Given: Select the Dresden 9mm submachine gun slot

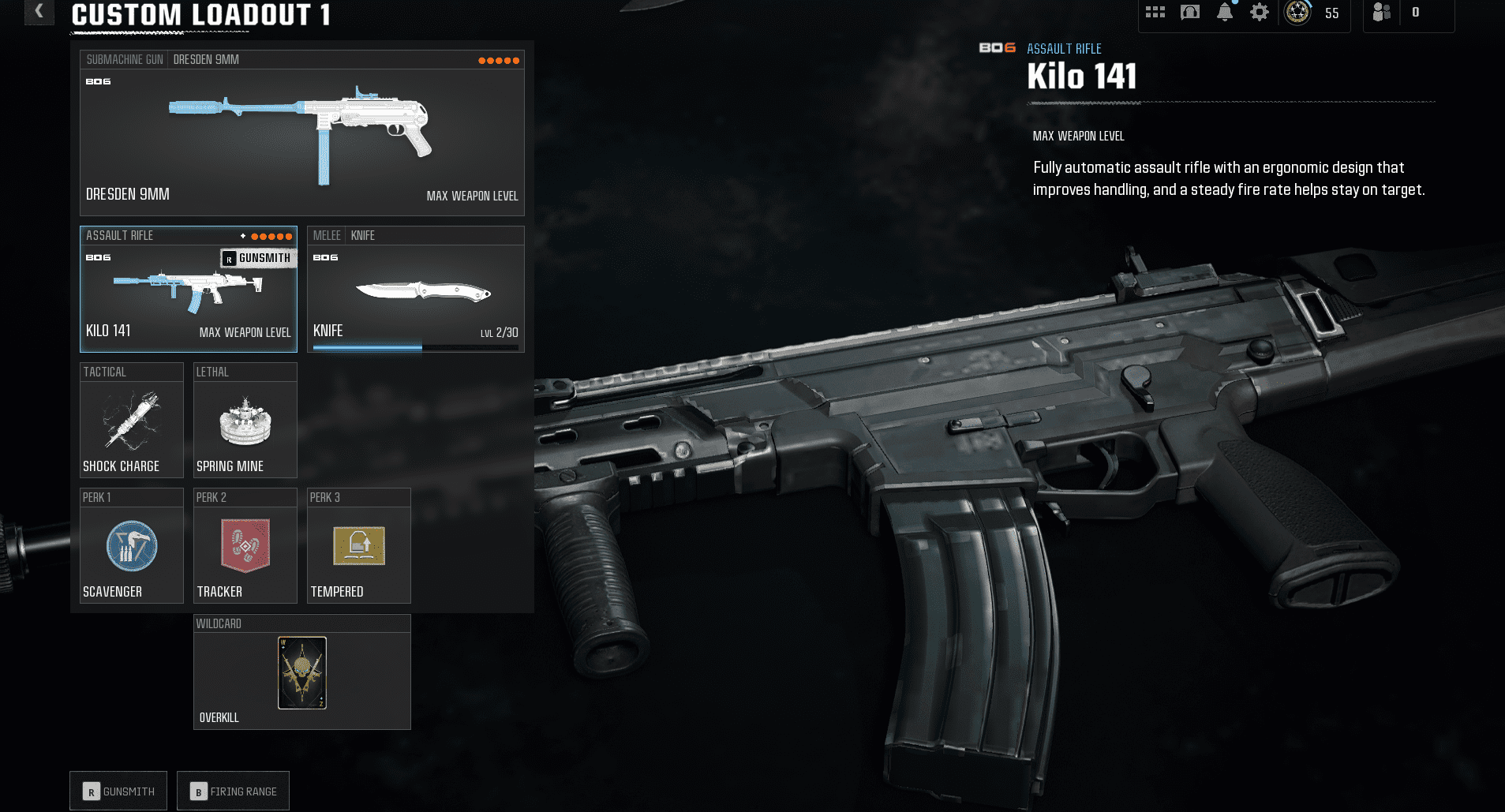Looking at the screenshot, I should coord(301,130).
